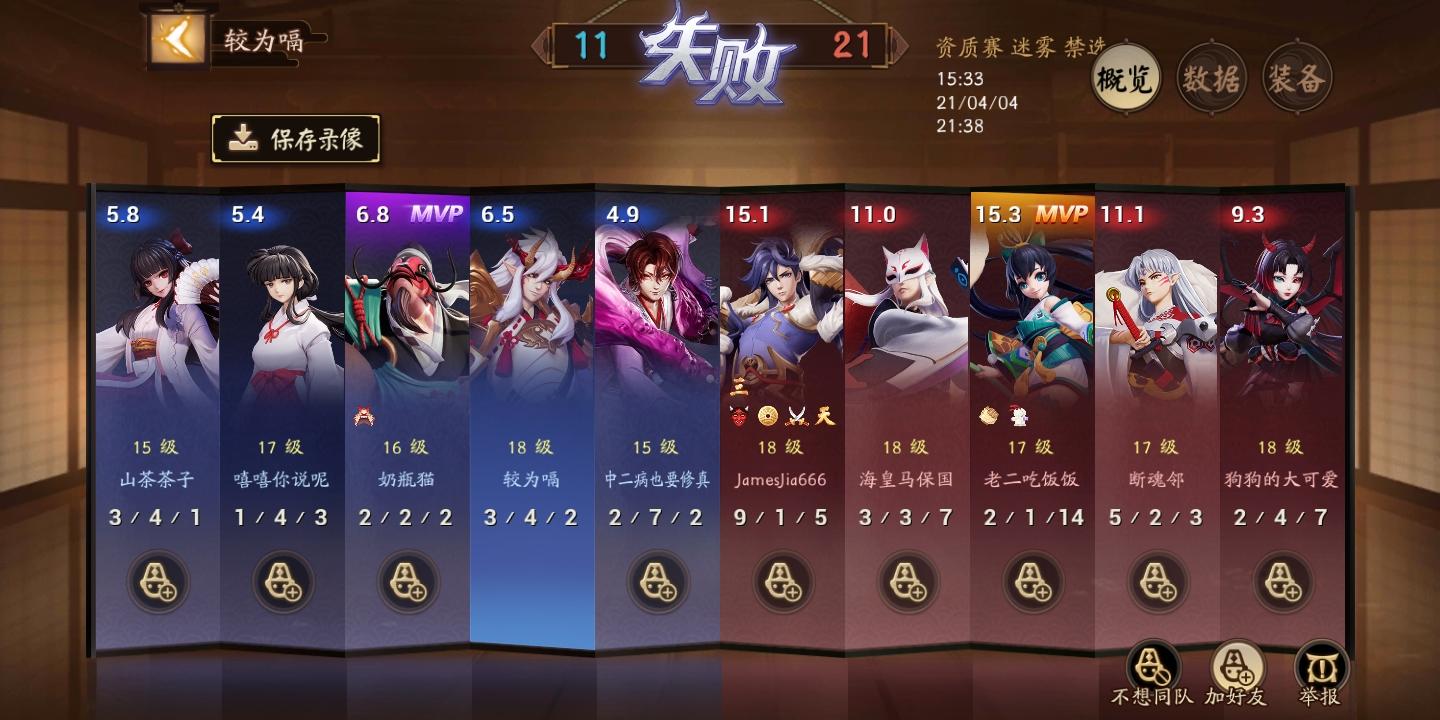Click the 保存录像 save replay button
The width and height of the screenshot is (1440, 720).
tap(295, 138)
